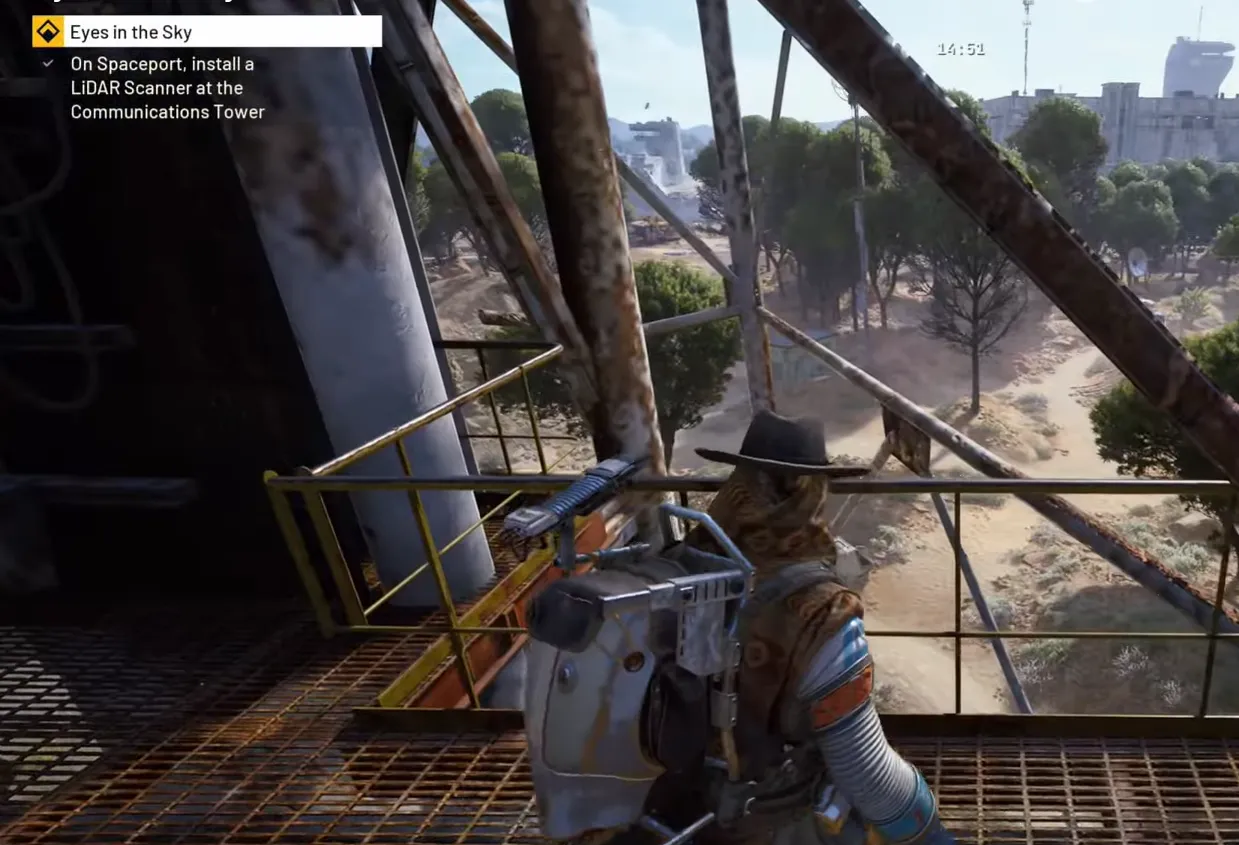Click the yellow diamond quest icon
The height and width of the screenshot is (845, 1239).
pos(47,32)
